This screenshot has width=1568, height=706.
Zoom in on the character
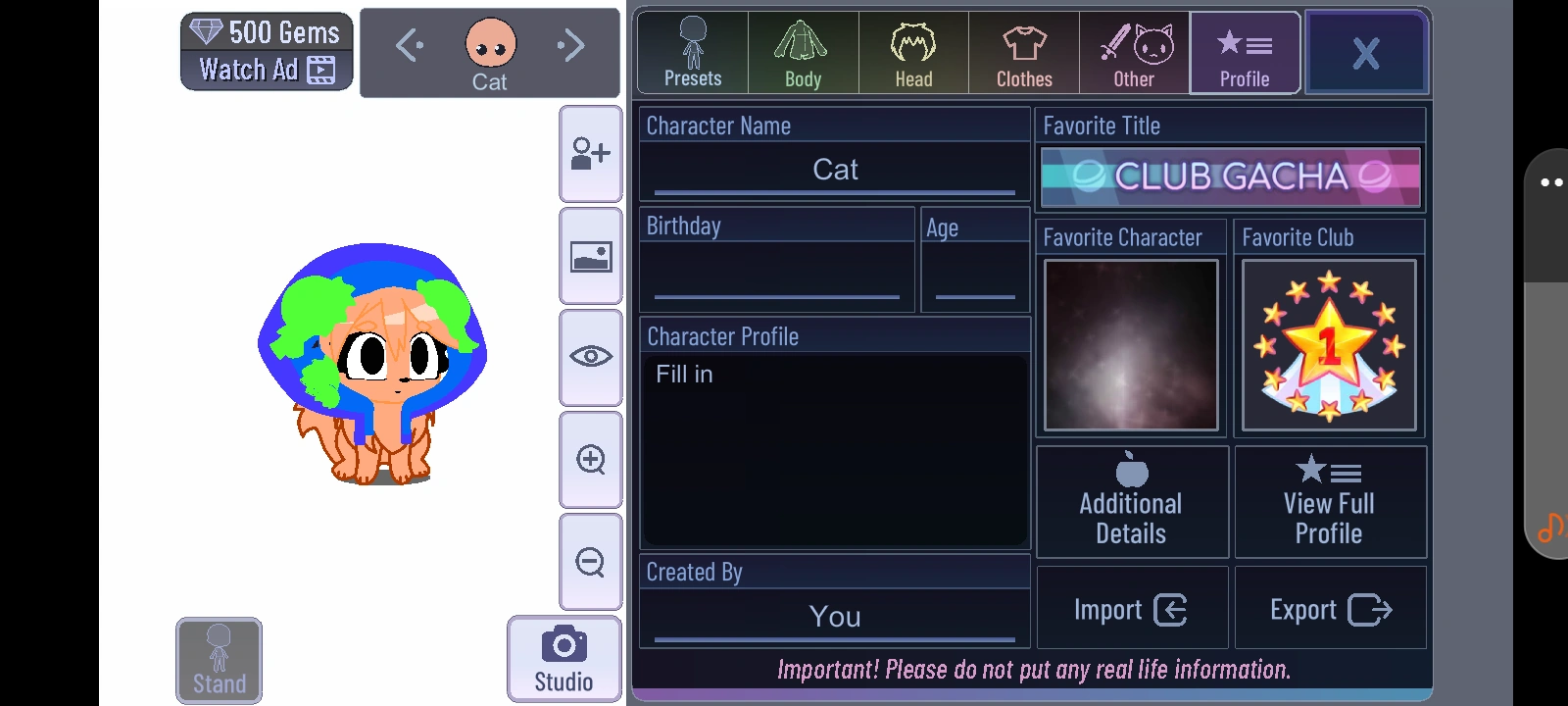[590, 461]
